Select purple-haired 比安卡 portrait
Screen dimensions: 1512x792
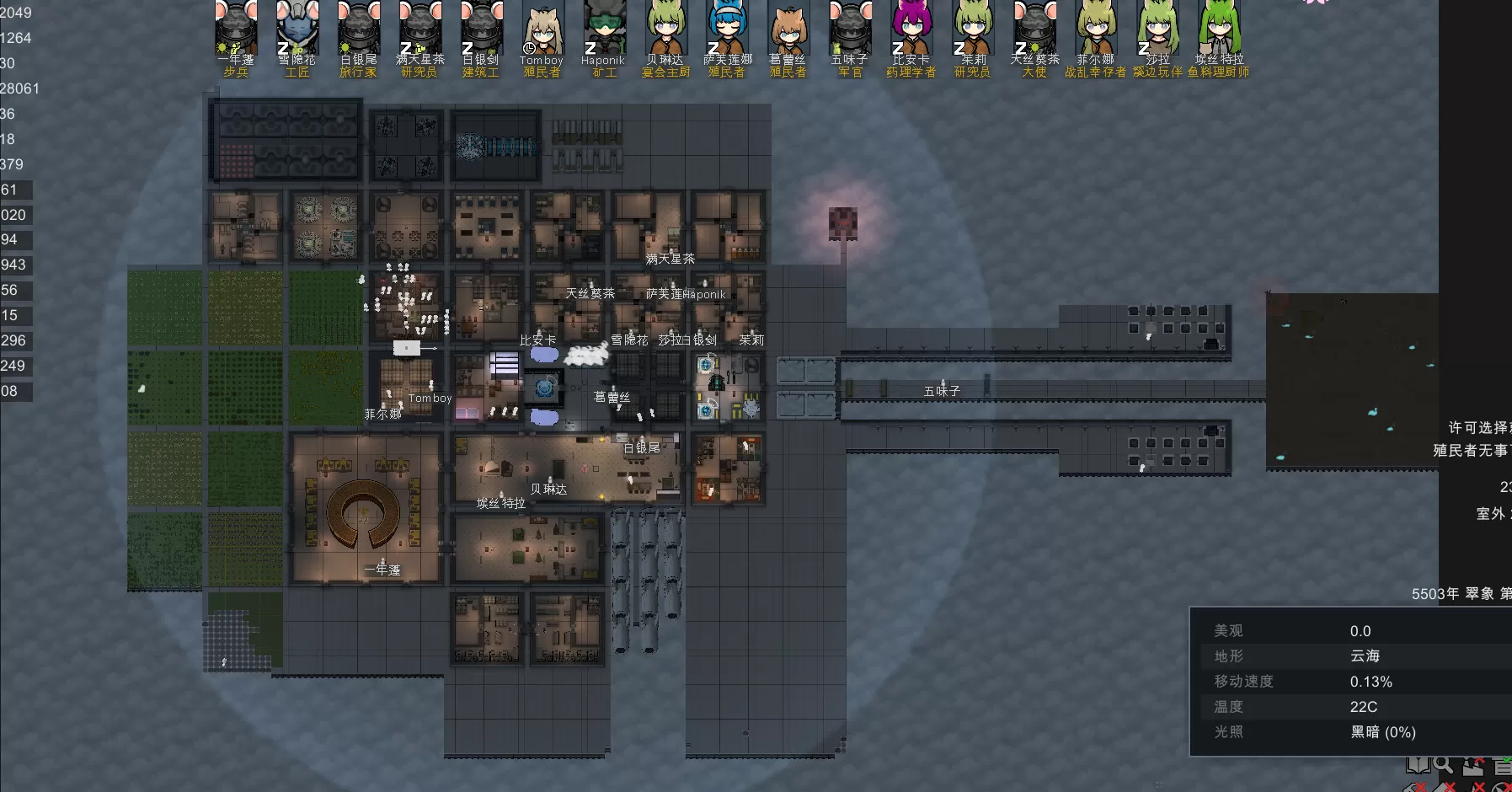point(911,29)
